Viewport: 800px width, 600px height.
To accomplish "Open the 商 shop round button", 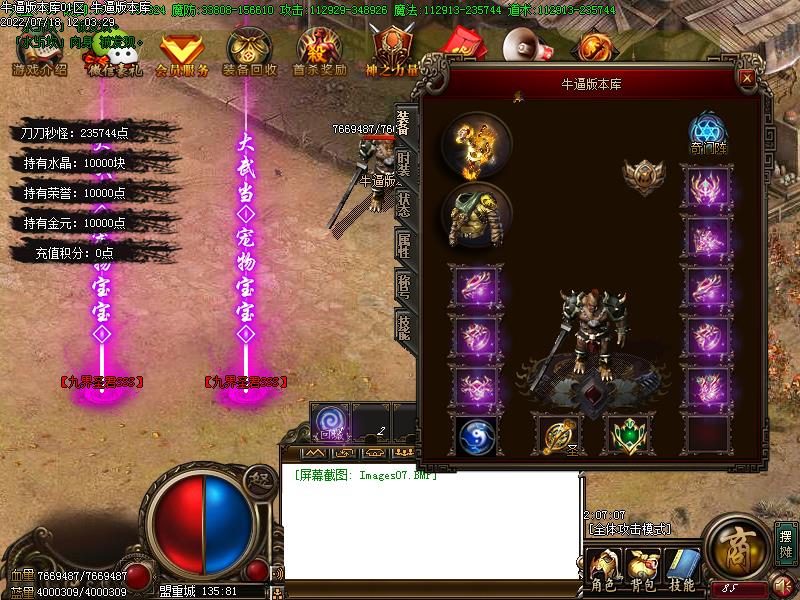I will (736, 546).
